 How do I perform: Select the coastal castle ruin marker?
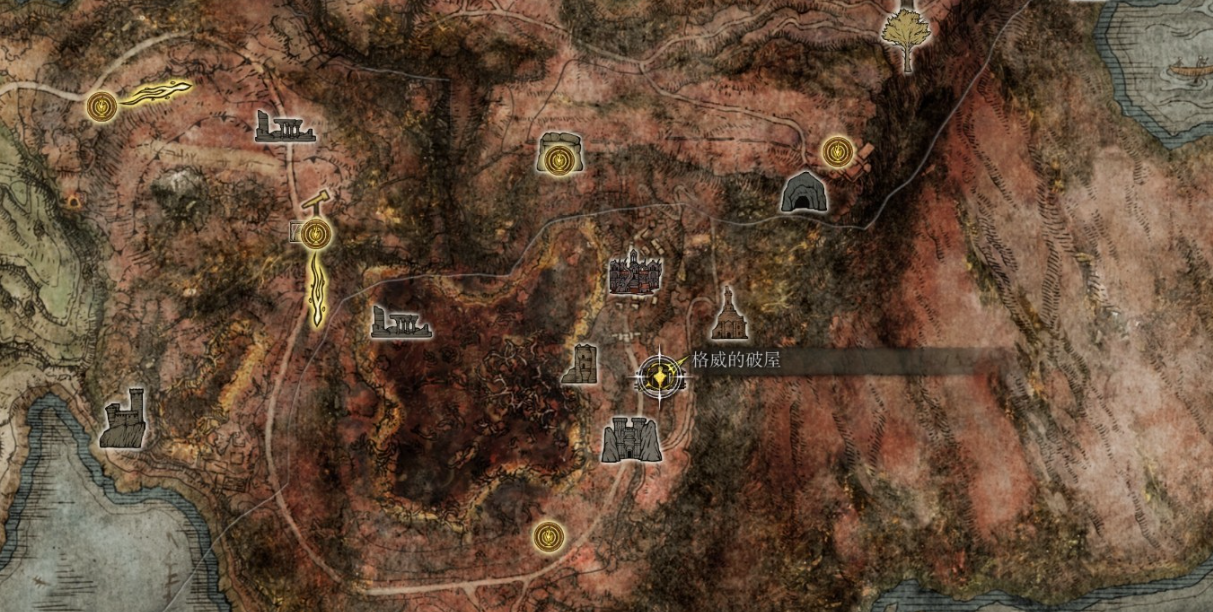pos(123,419)
